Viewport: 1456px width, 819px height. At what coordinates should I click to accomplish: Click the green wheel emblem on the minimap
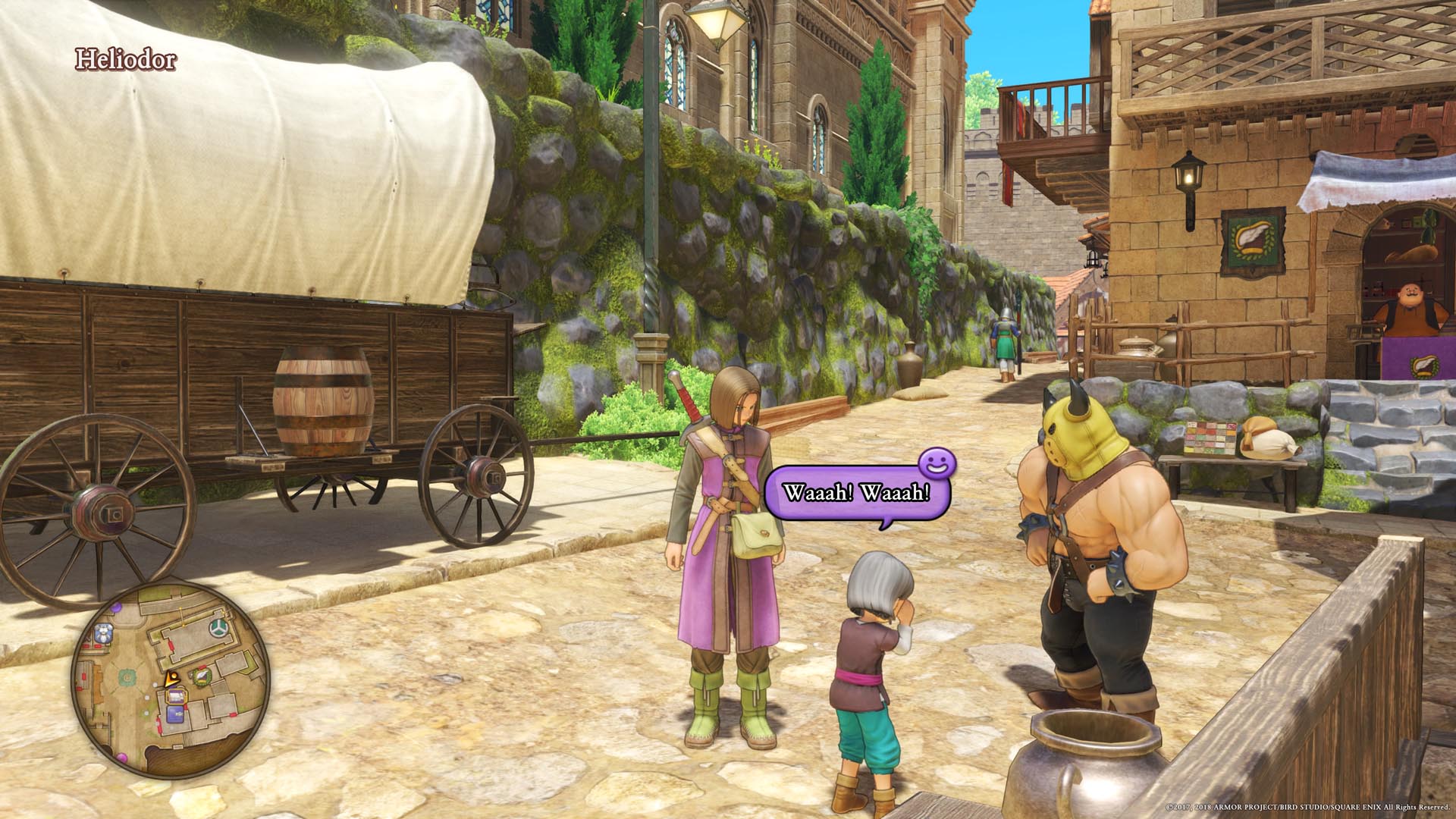pyautogui.click(x=218, y=626)
